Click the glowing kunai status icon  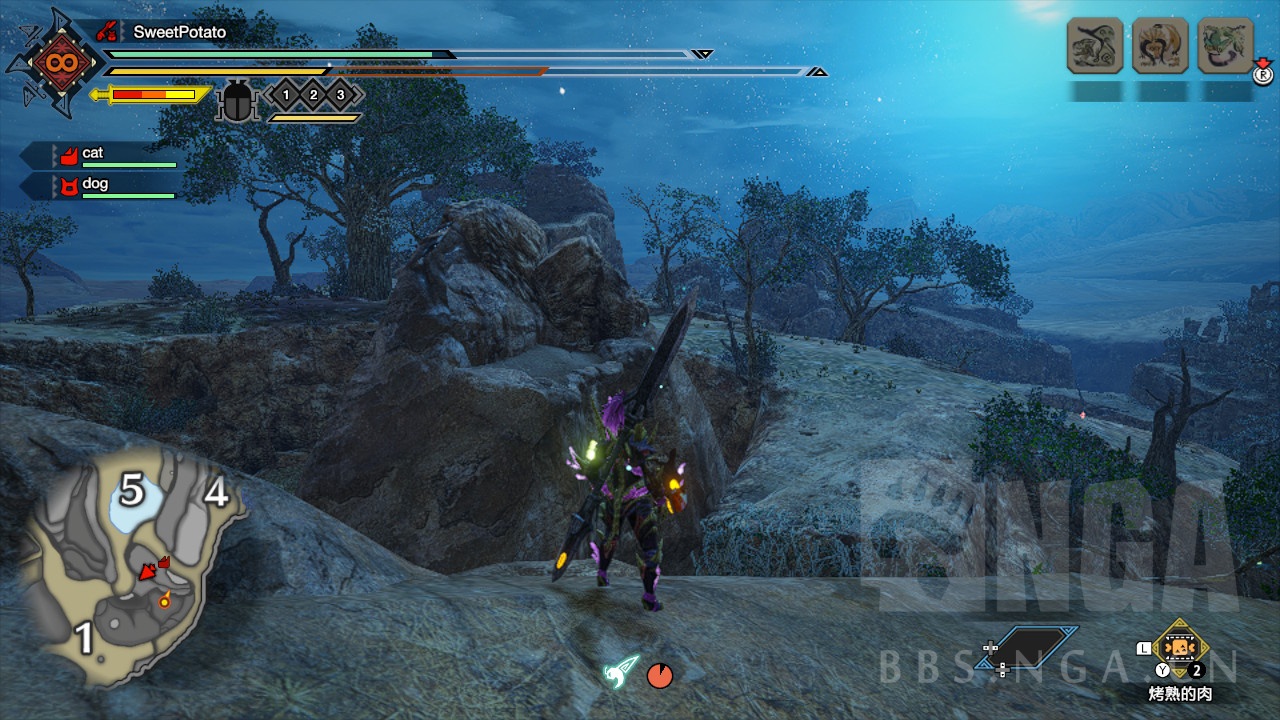coord(620,670)
